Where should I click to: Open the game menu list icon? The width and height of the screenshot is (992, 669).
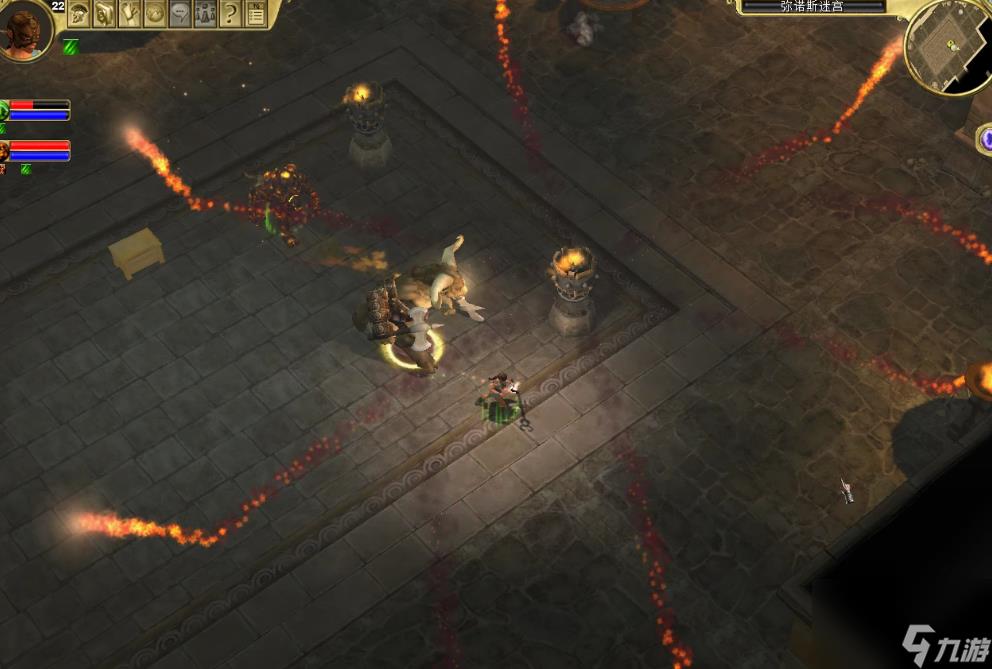(x=256, y=13)
